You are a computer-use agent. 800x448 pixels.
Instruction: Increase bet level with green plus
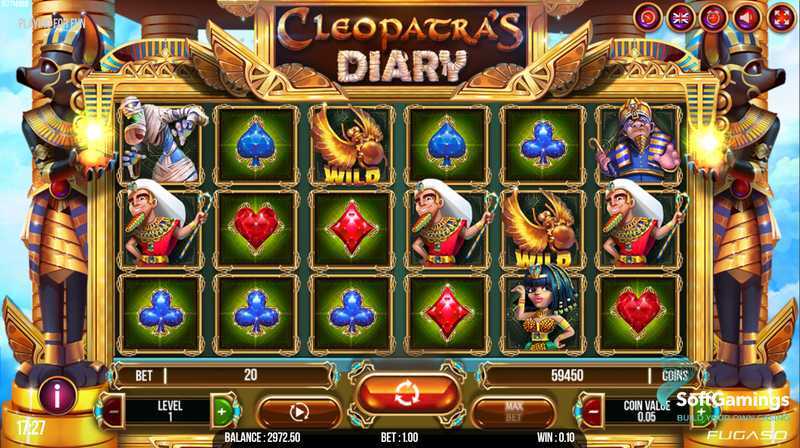click(x=221, y=410)
